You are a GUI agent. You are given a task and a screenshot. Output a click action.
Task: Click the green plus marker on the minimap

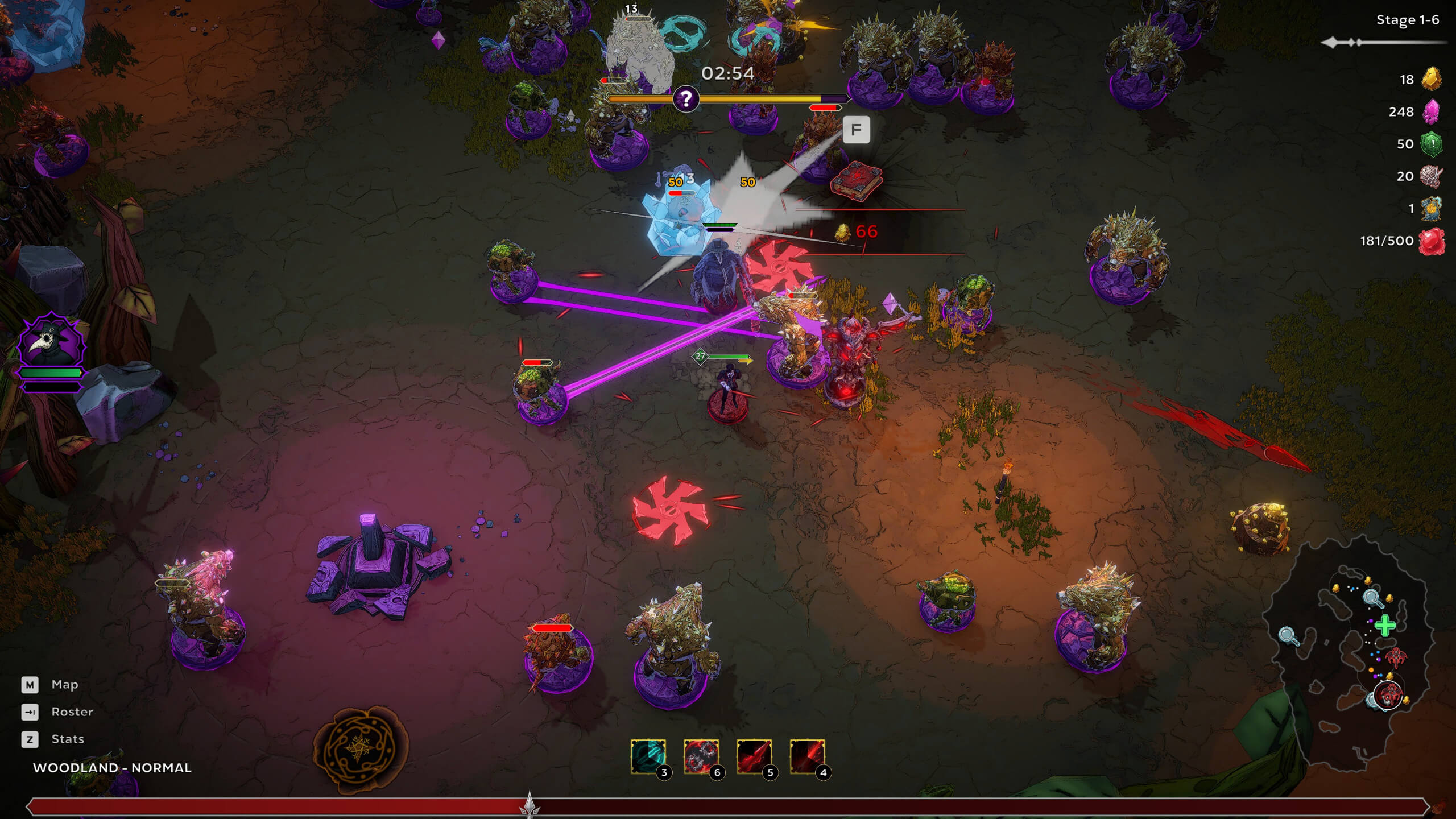(x=1385, y=625)
